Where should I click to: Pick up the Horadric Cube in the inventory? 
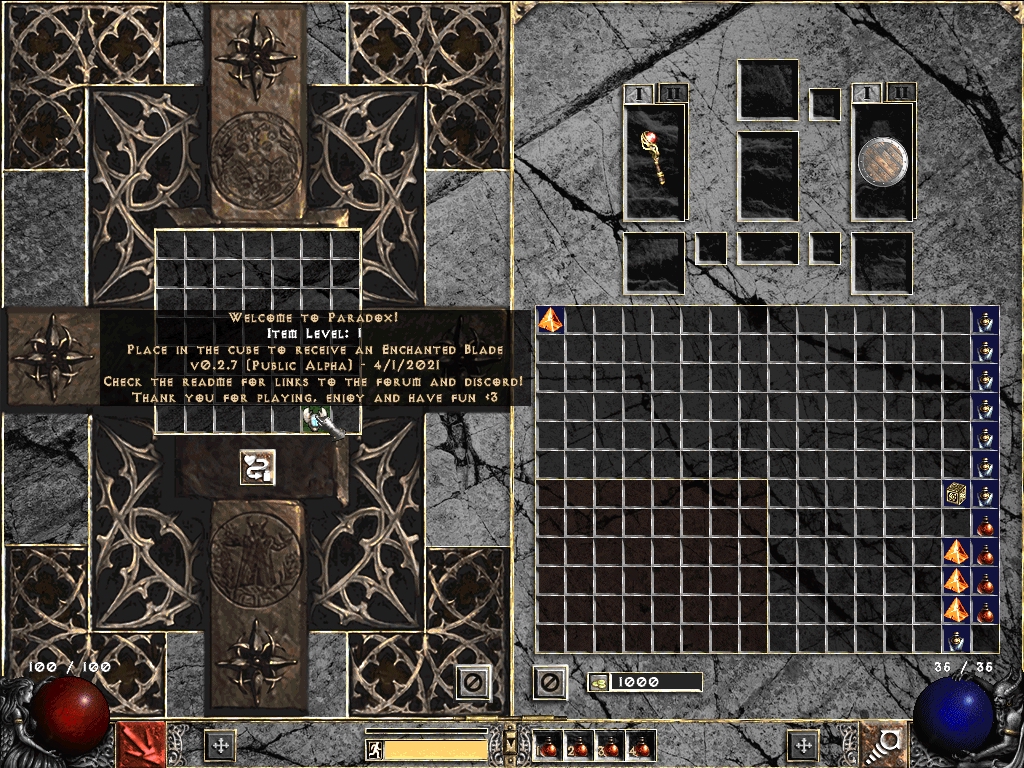point(957,493)
